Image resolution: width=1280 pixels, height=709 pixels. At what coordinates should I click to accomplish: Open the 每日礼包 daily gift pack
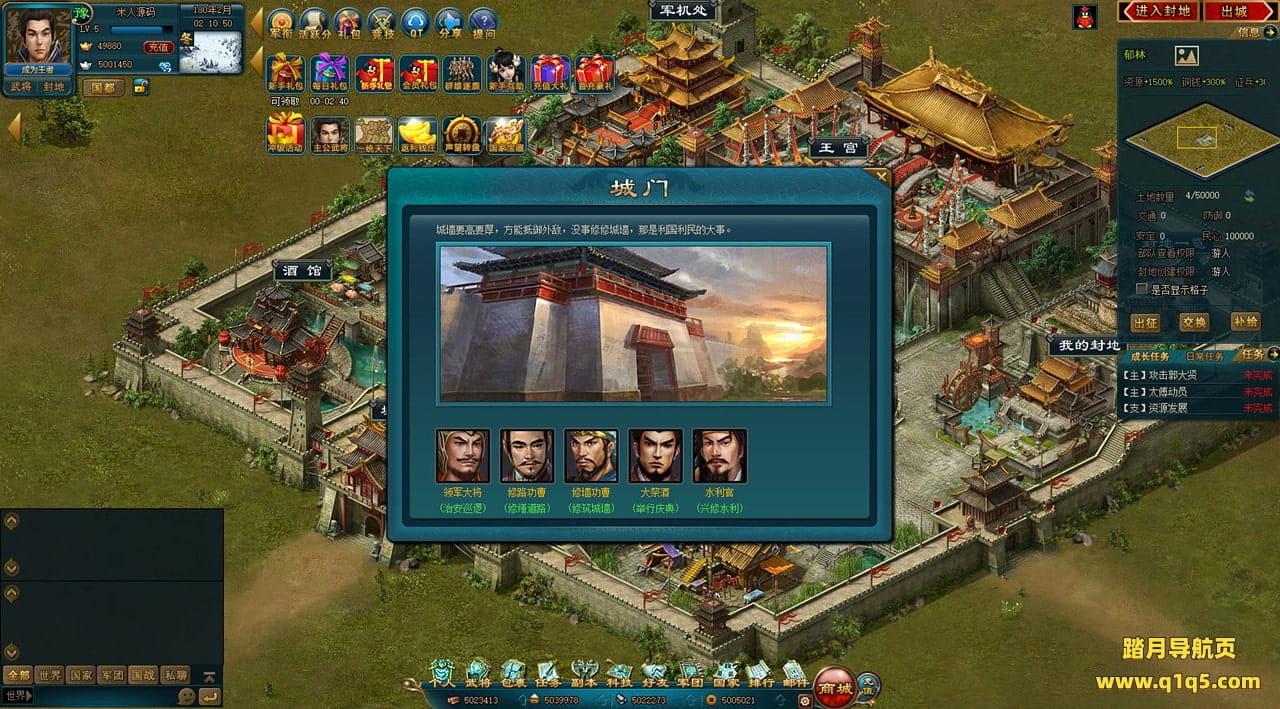(329, 73)
